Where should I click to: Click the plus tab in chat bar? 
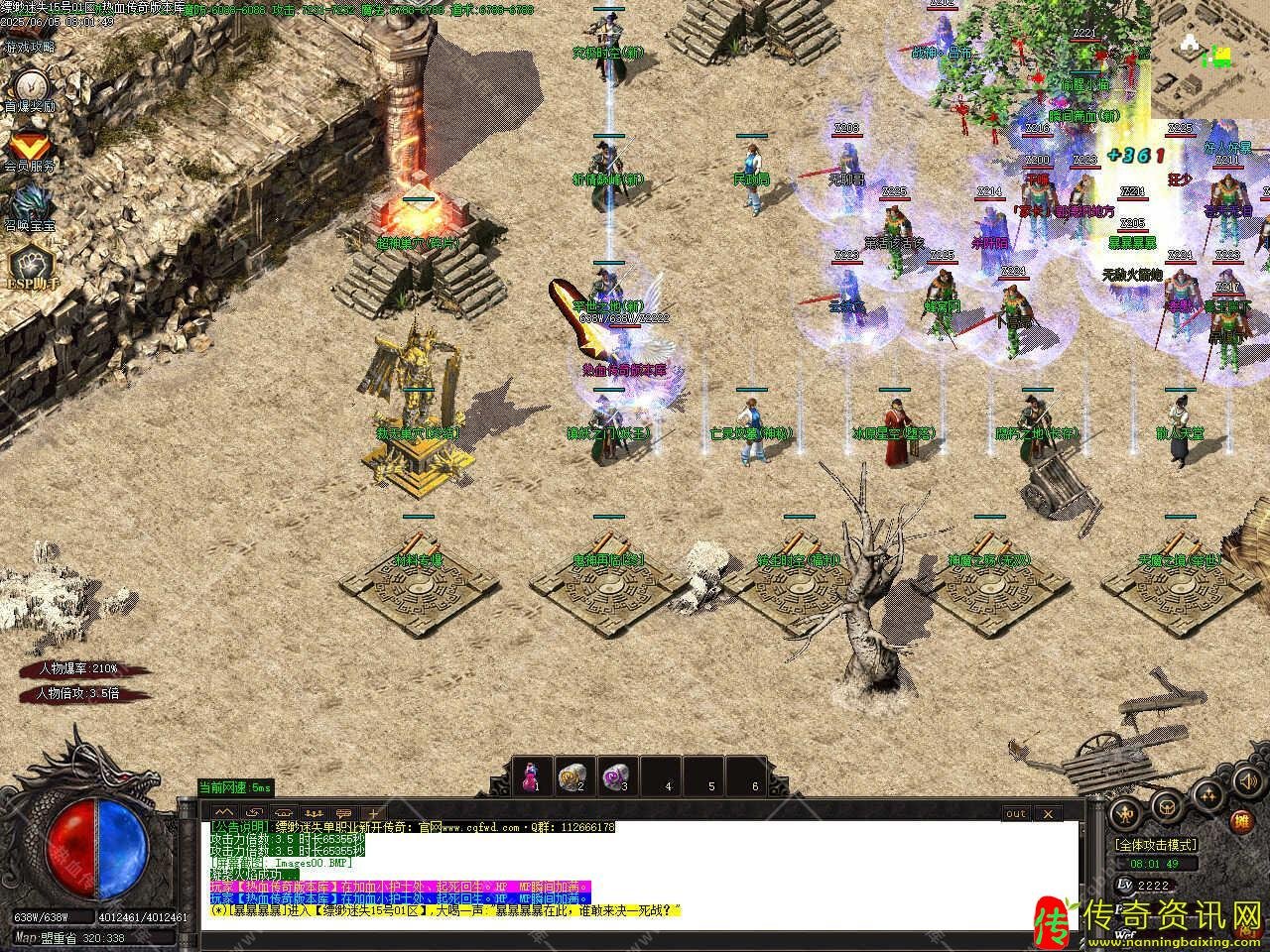pyautogui.click(x=373, y=813)
